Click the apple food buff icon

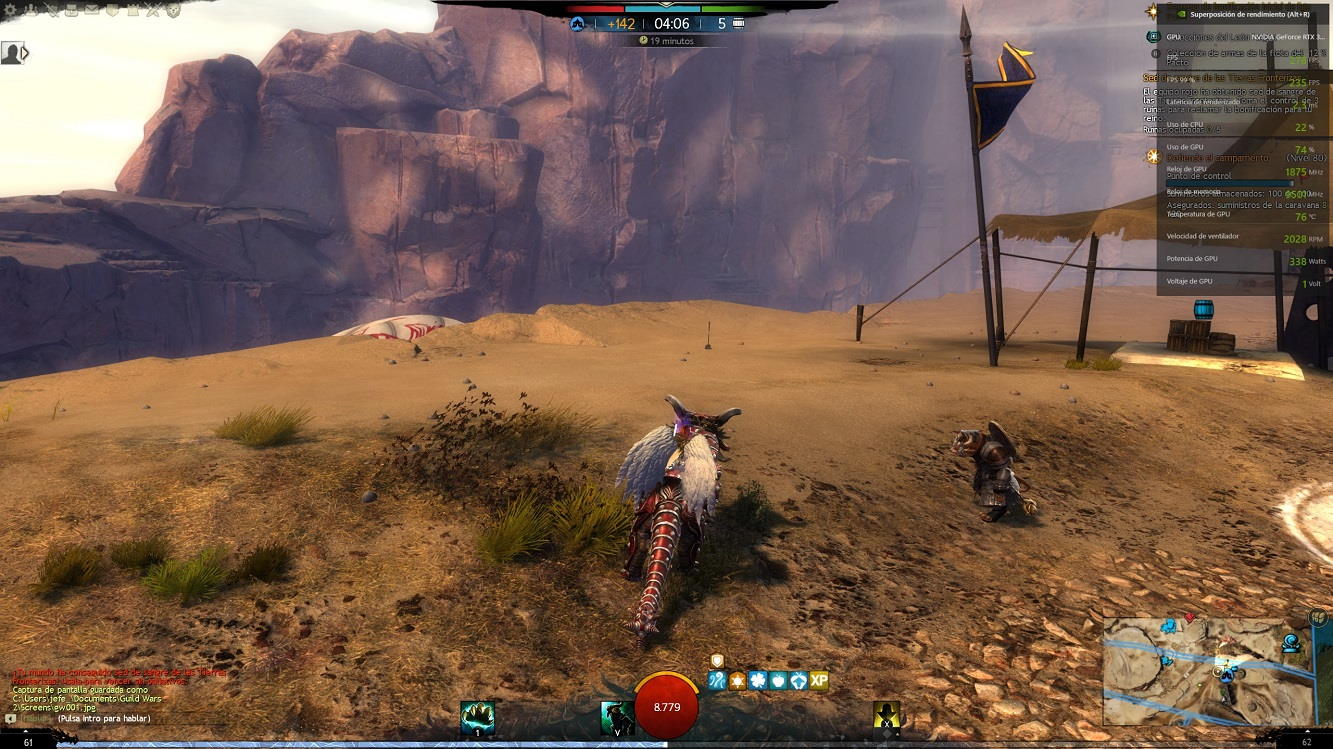(x=778, y=681)
